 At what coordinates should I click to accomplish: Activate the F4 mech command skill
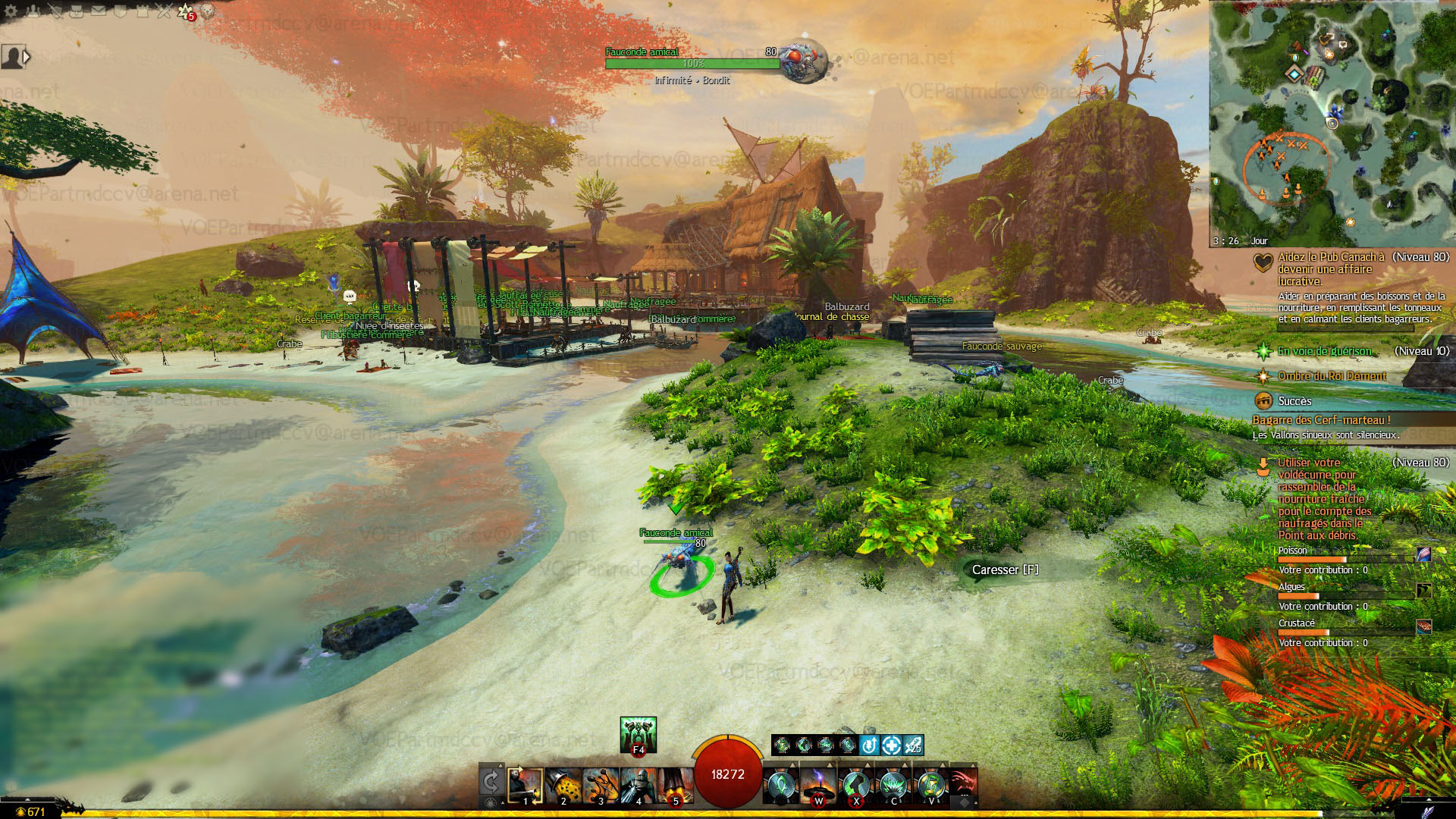click(x=638, y=734)
